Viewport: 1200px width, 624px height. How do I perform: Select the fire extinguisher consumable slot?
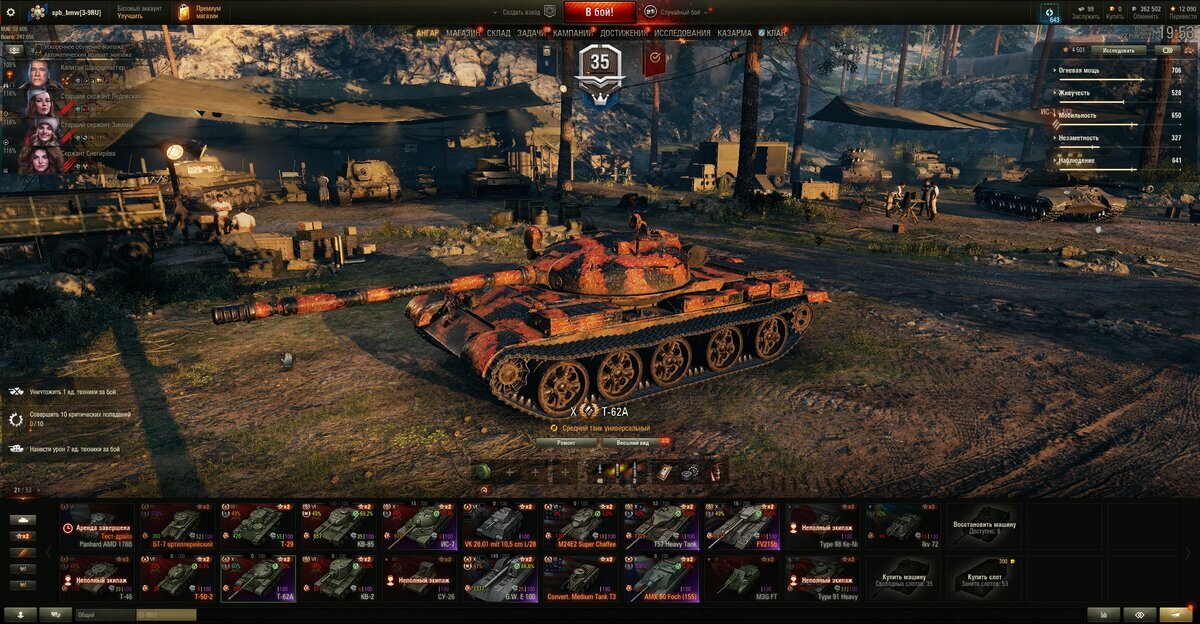point(714,471)
